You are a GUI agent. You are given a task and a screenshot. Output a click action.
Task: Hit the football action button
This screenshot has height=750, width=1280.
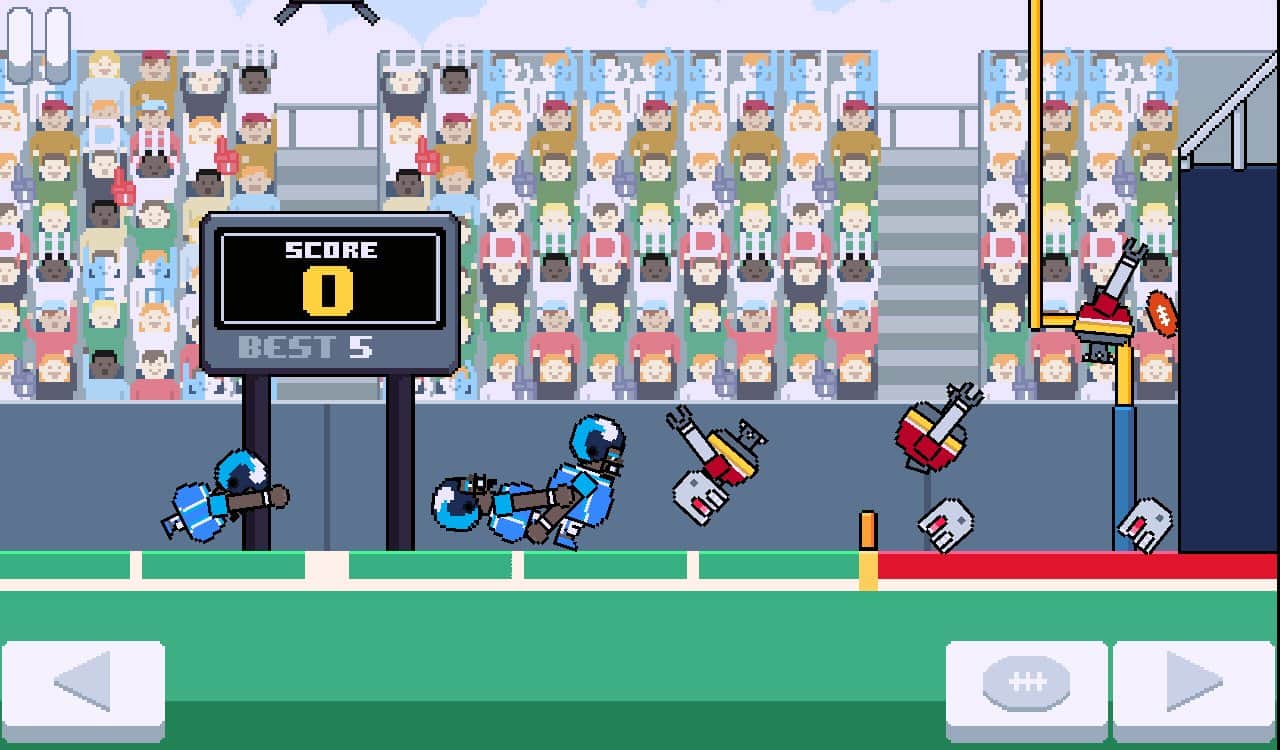pos(1026,688)
